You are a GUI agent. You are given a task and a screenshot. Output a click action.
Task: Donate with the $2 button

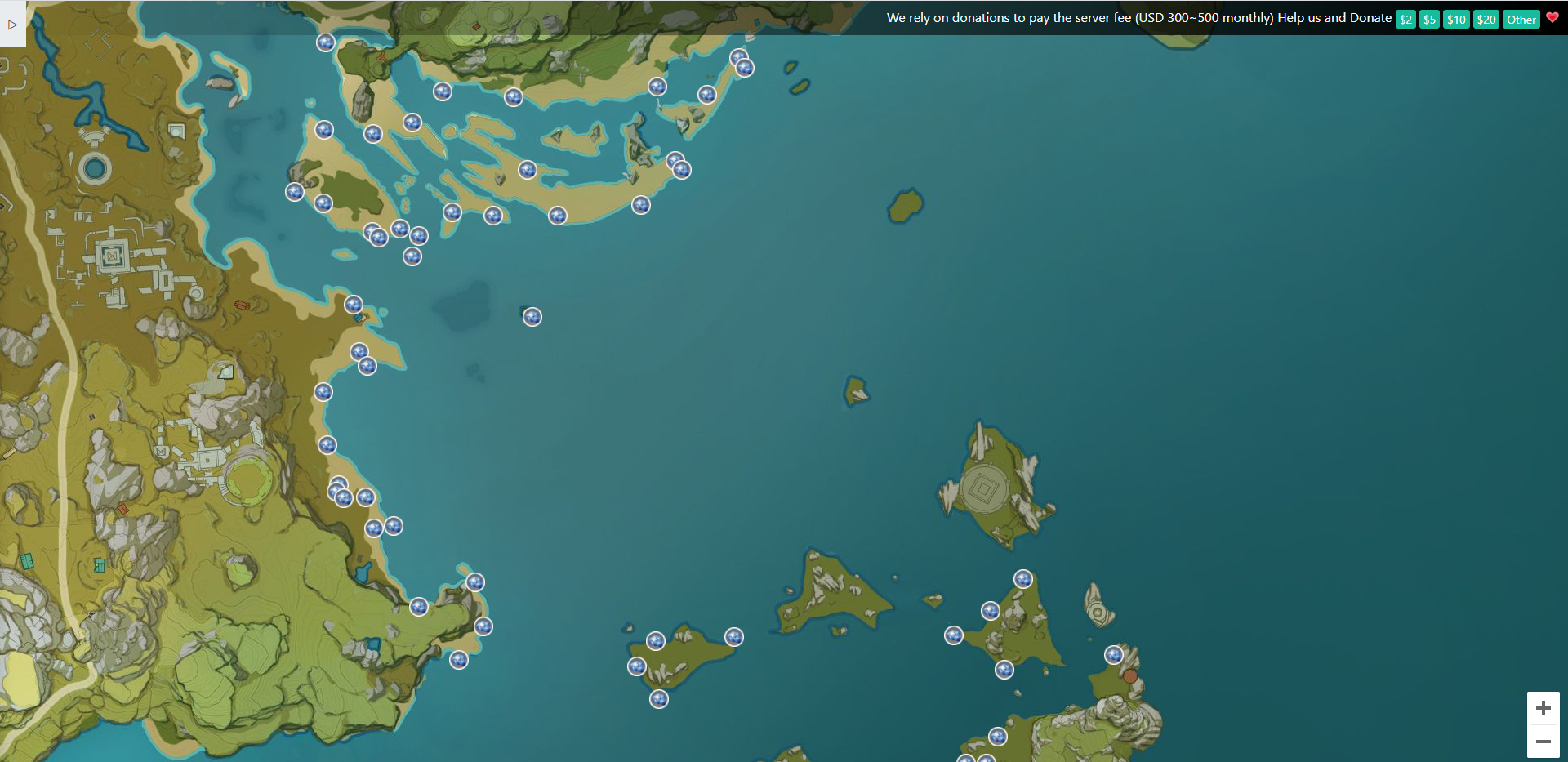click(1405, 20)
